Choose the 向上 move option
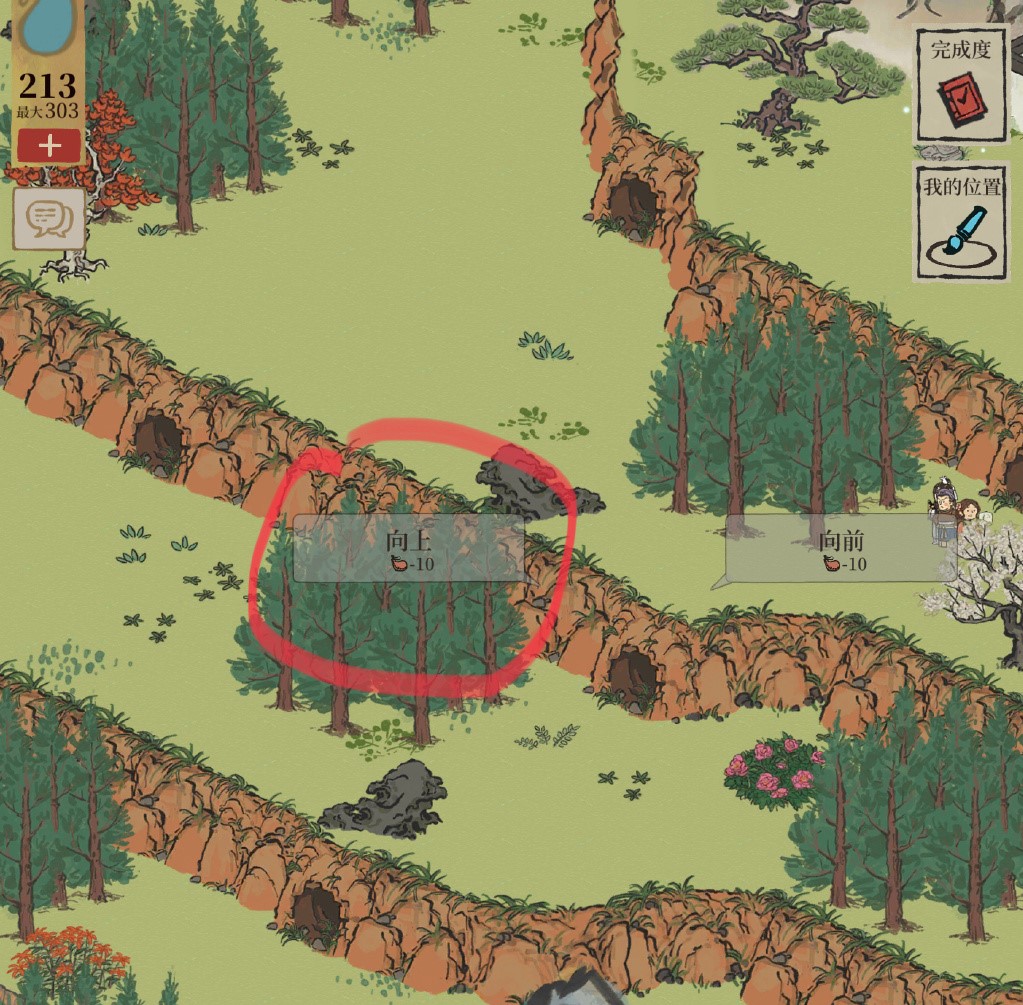This screenshot has height=1005, width=1023. pyautogui.click(x=408, y=549)
